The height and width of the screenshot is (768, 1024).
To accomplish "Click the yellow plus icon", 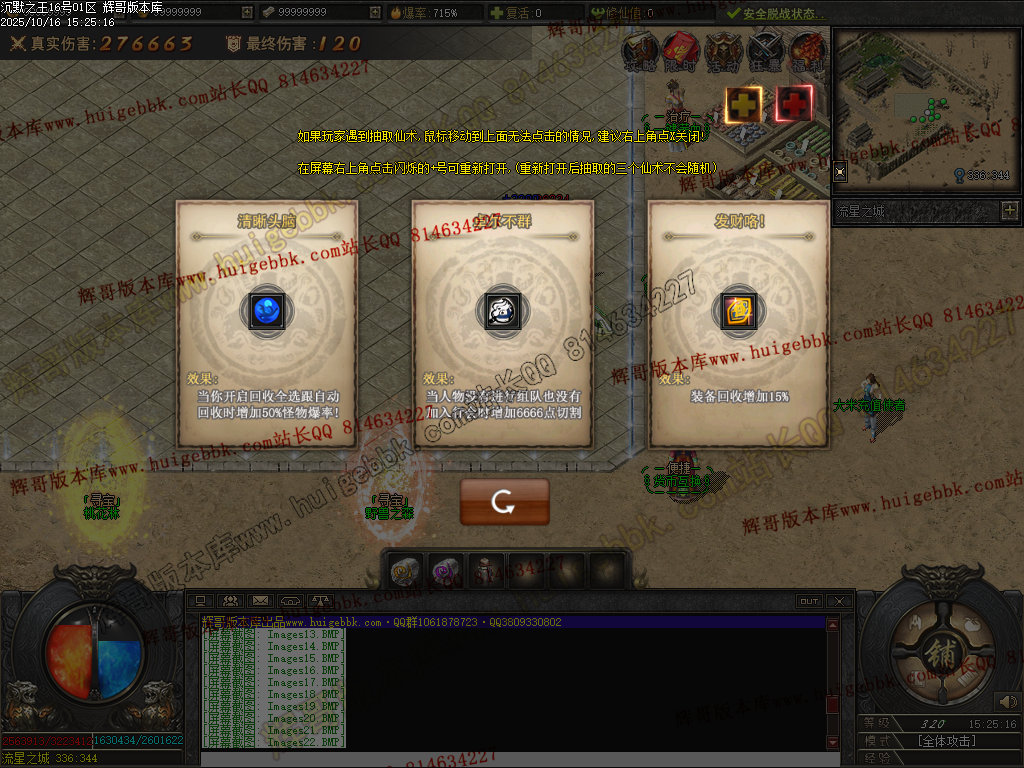I will tap(743, 104).
